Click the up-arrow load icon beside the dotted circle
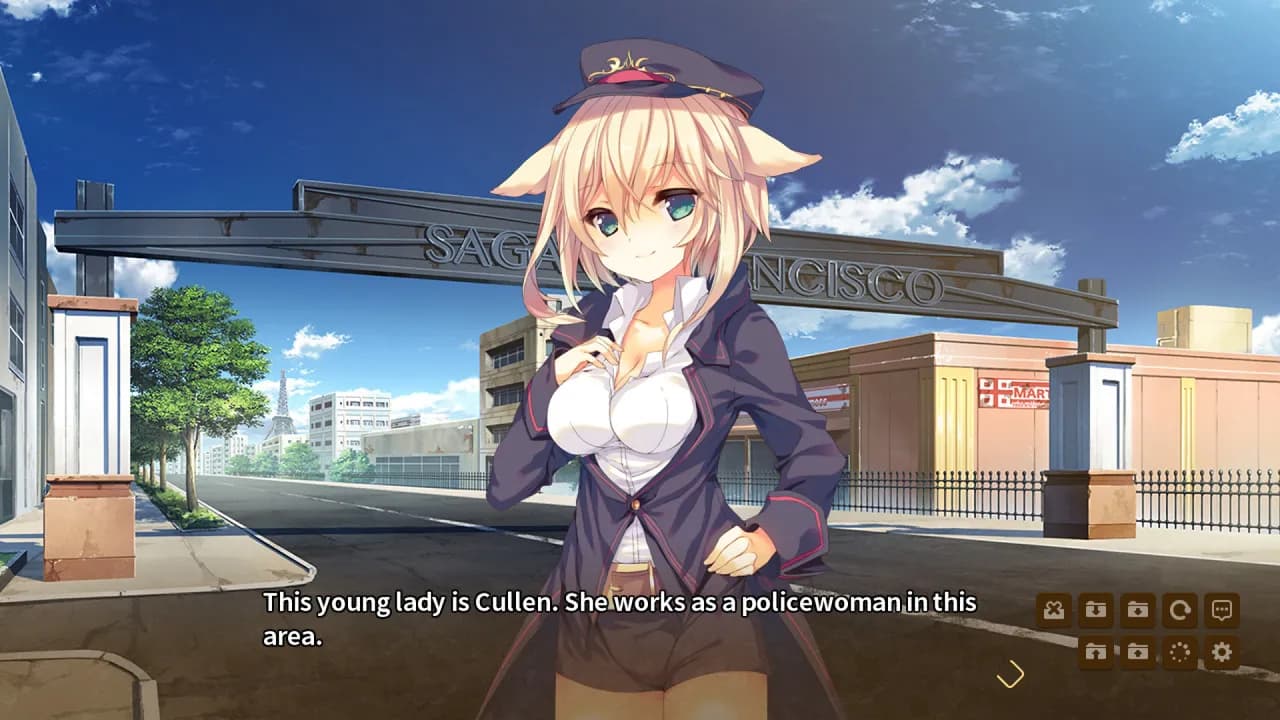The width and height of the screenshot is (1280, 720). pyautogui.click(x=1138, y=653)
